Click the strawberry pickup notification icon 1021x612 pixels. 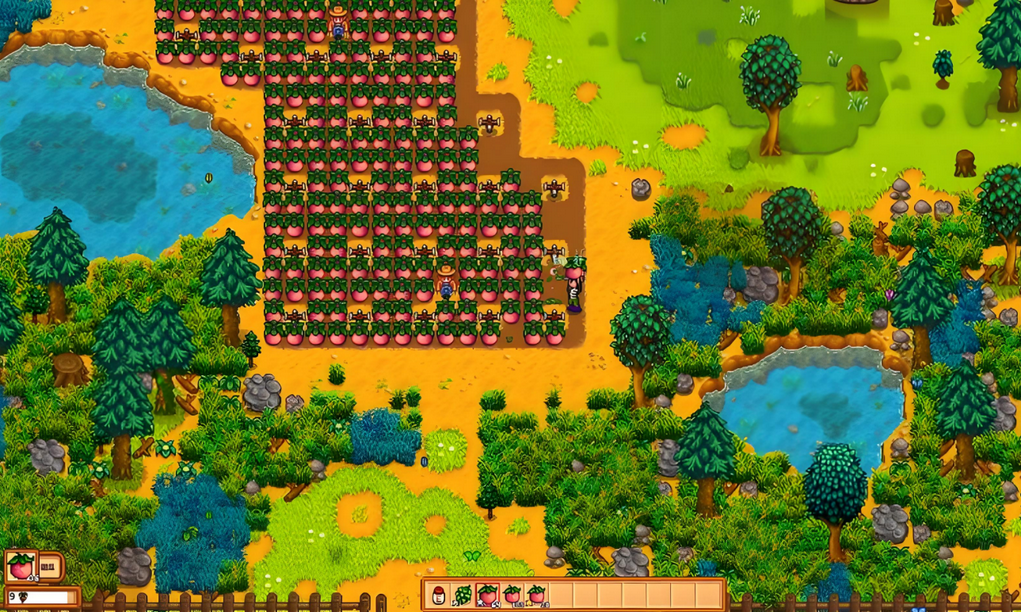21,567
